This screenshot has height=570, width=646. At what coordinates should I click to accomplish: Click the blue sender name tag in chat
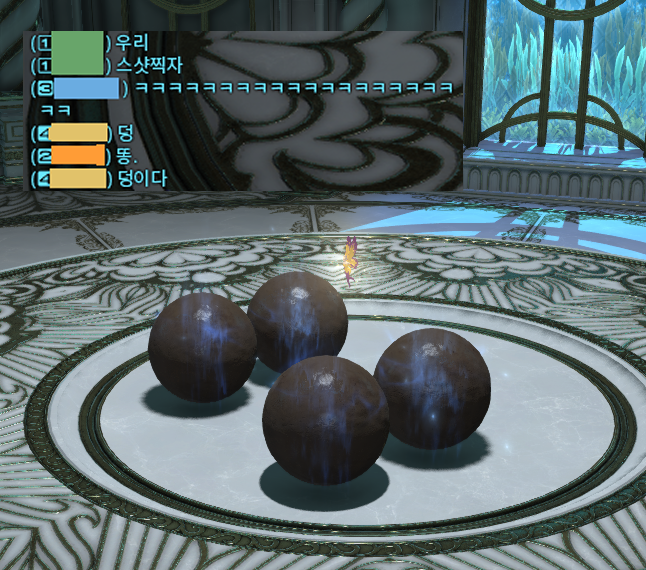tap(86, 88)
